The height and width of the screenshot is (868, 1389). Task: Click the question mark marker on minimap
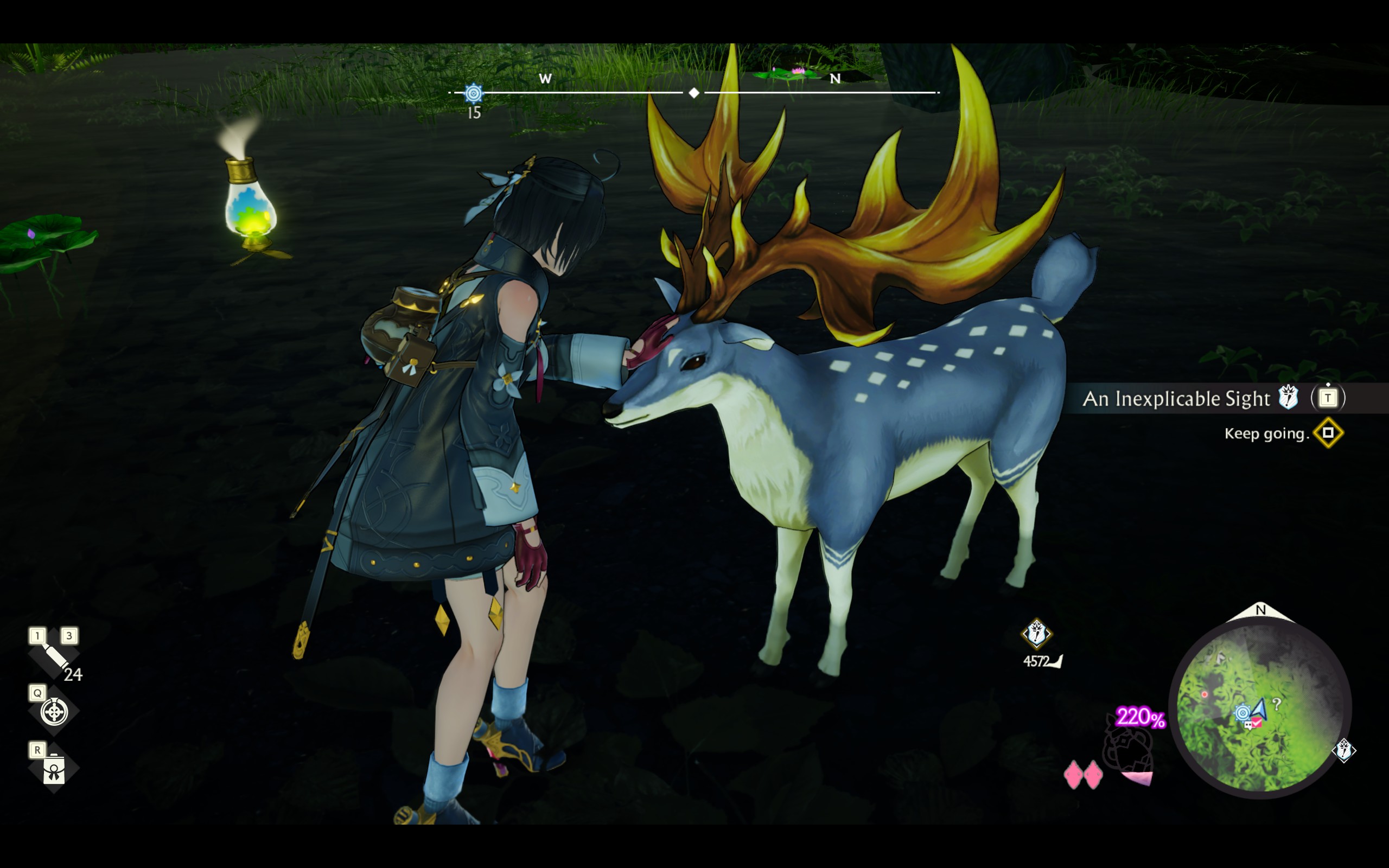(1277, 704)
